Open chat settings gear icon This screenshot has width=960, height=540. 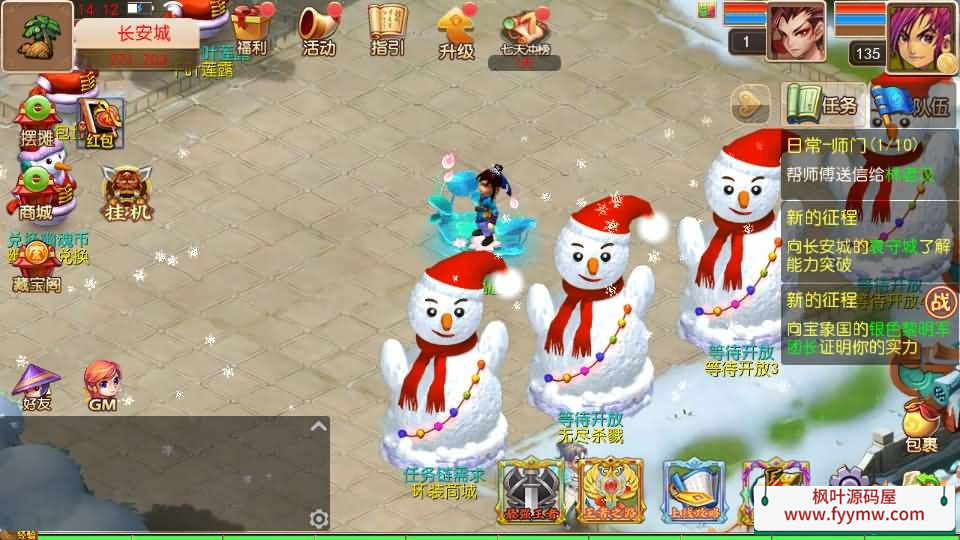pos(319,518)
